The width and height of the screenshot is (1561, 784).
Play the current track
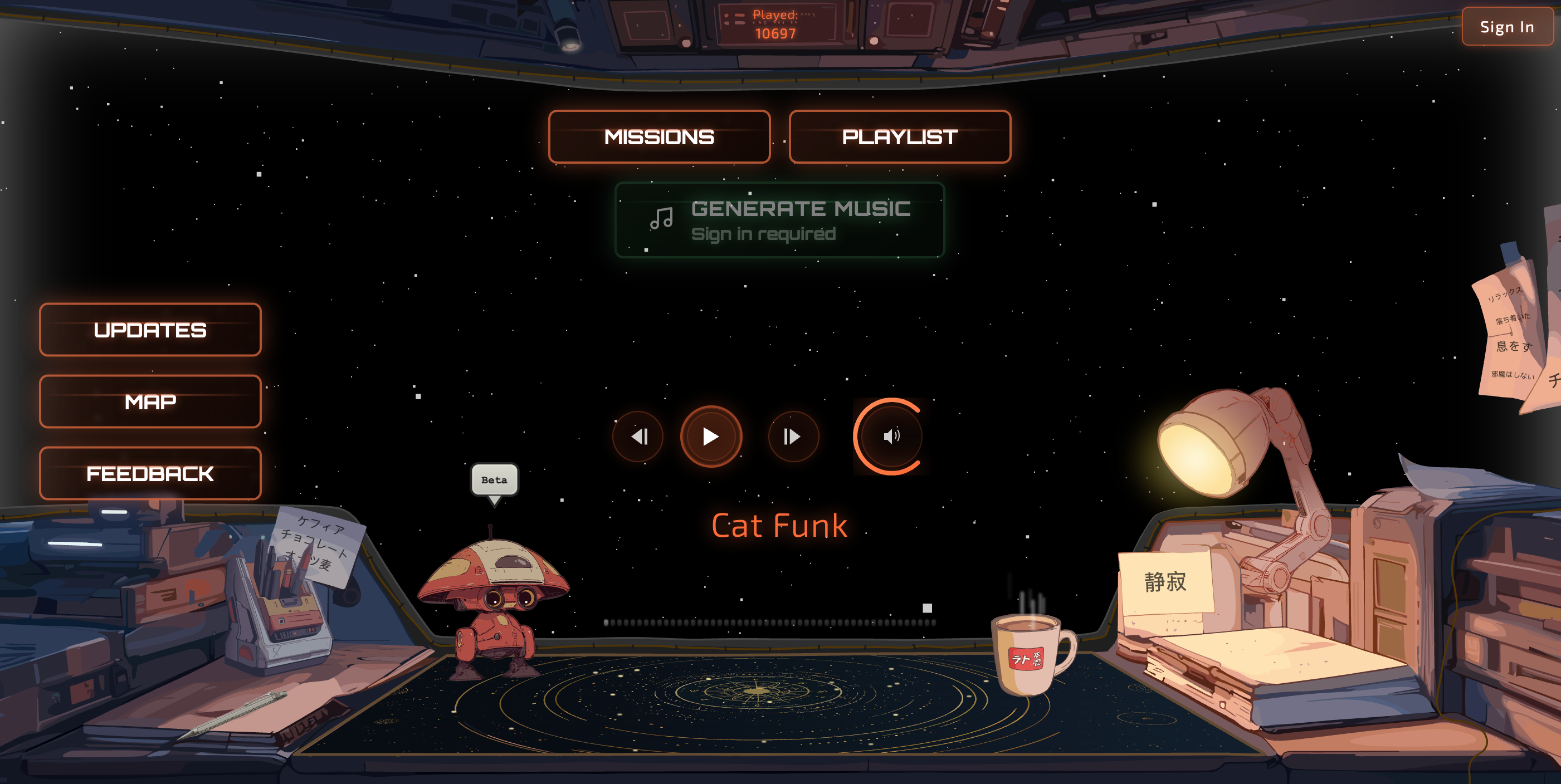pyautogui.click(x=711, y=436)
